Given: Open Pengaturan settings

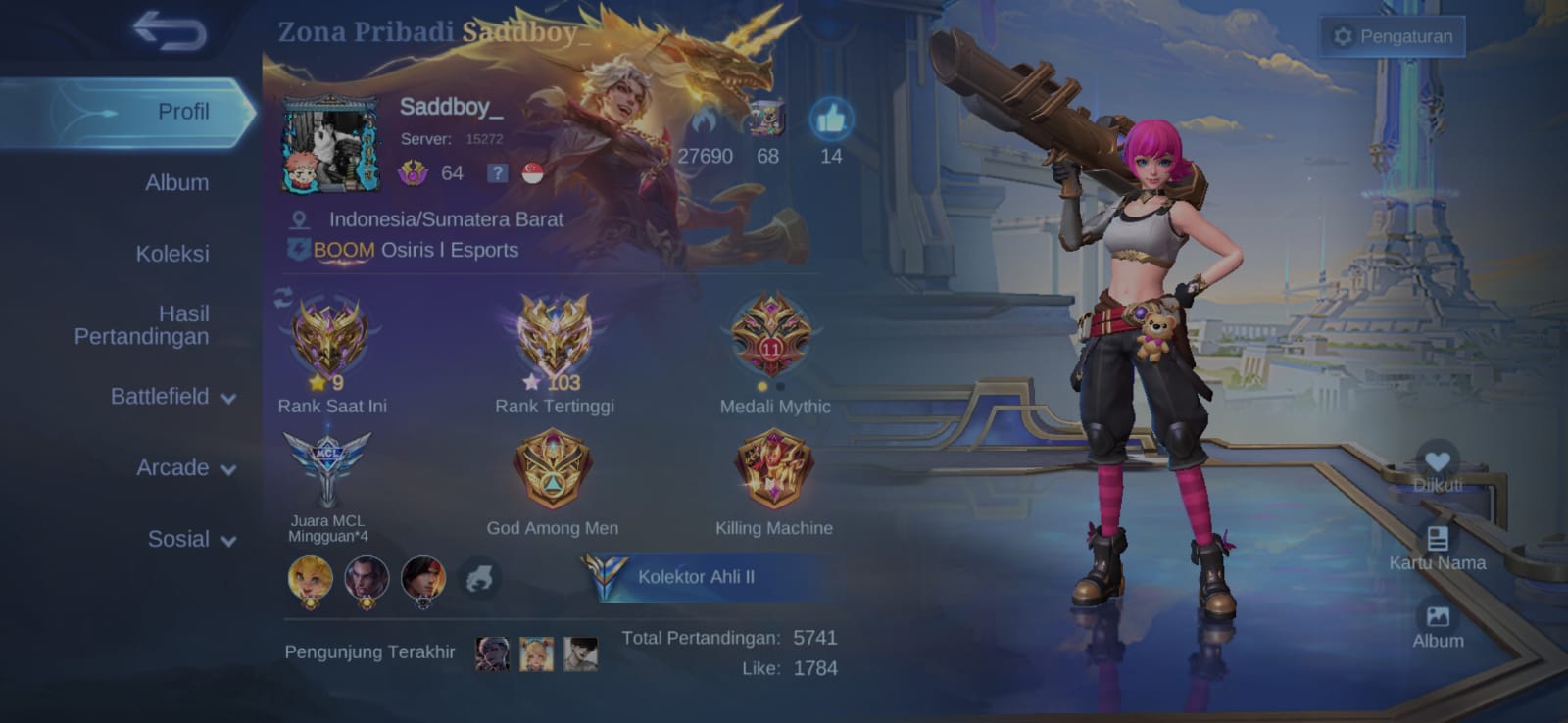Looking at the screenshot, I should pyautogui.click(x=1393, y=36).
